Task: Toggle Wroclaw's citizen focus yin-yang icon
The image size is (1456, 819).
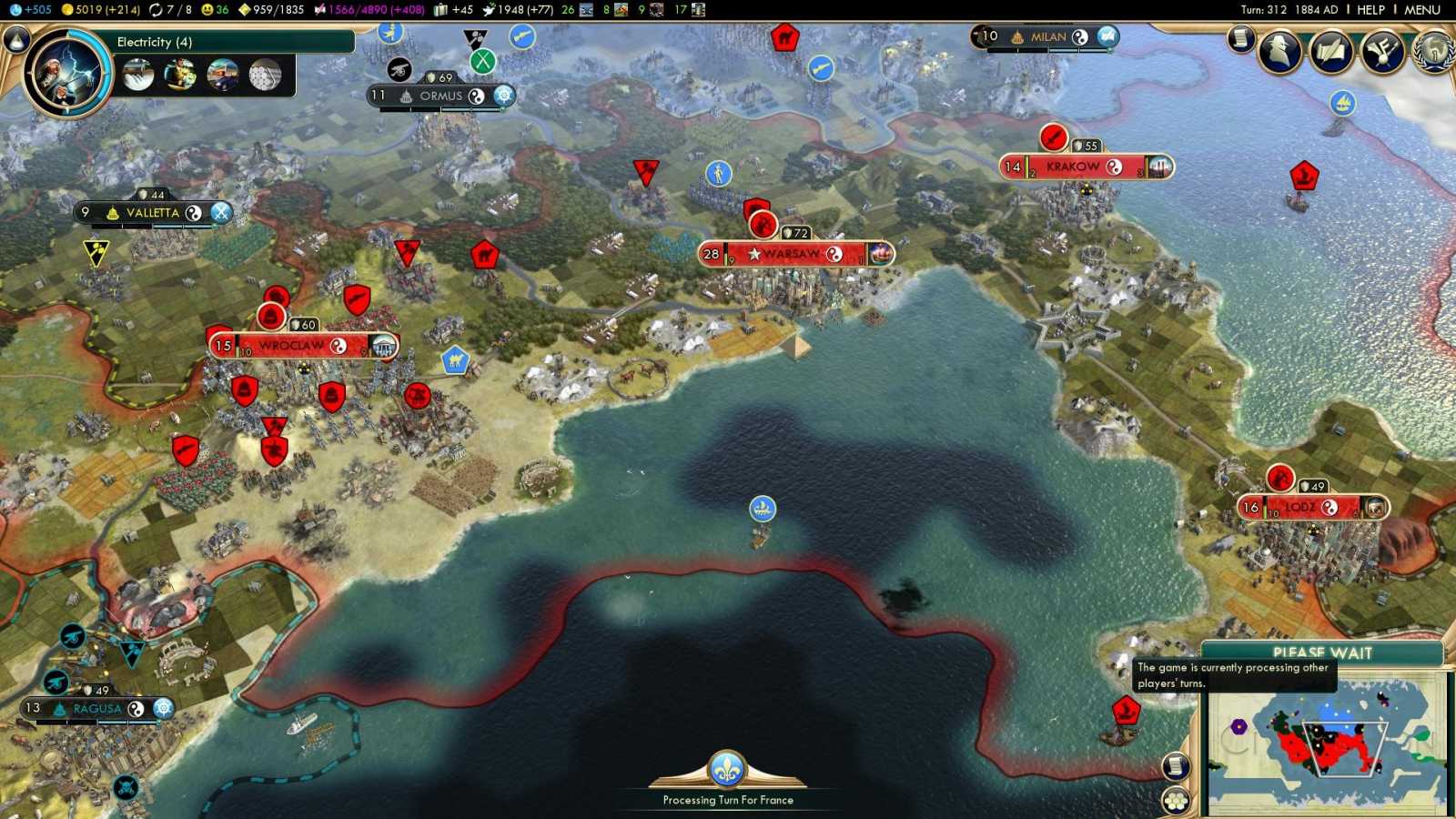Action: (338, 346)
